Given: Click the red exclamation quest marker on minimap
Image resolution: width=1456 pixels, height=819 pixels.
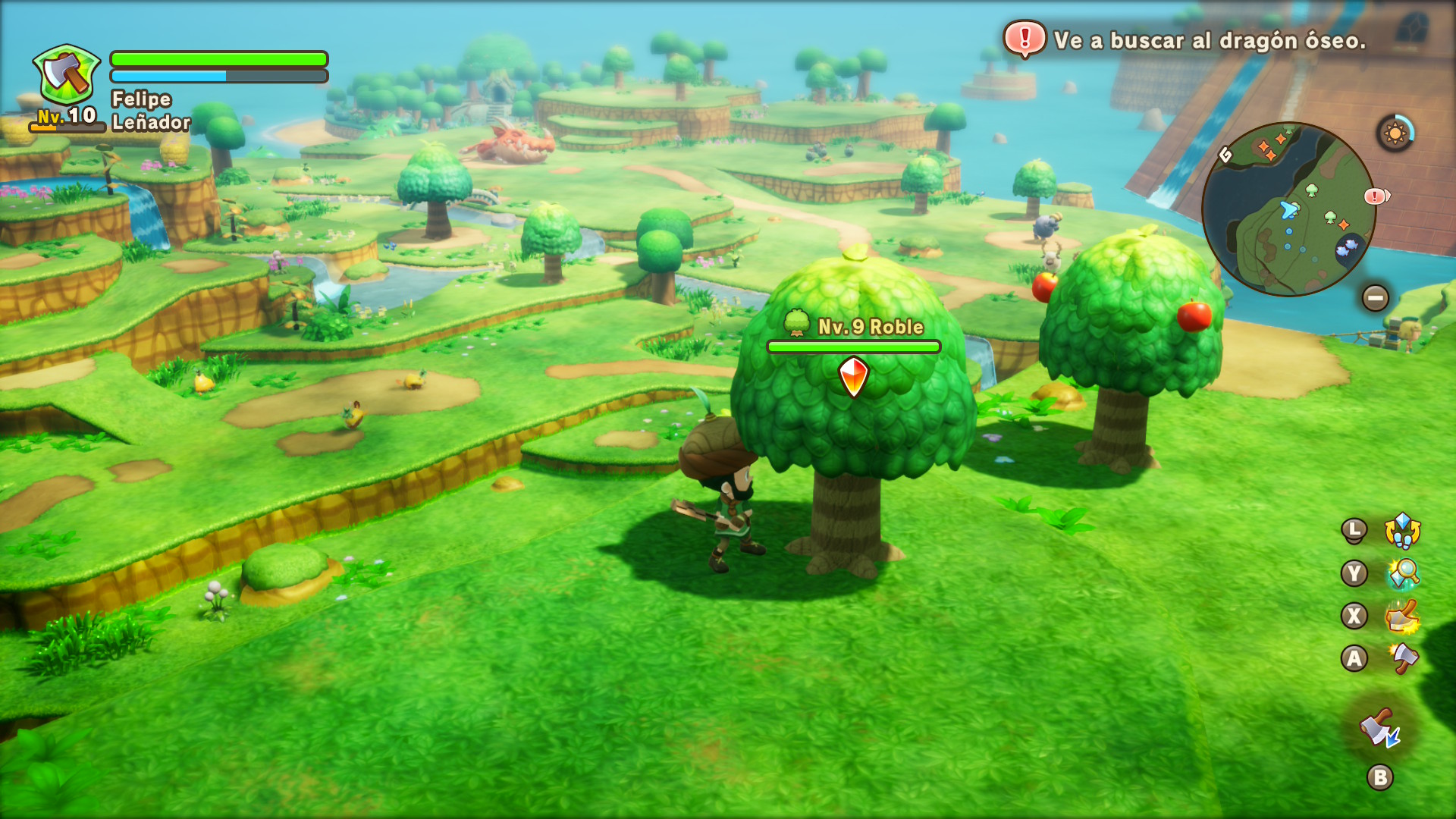Looking at the screenshot, I should point(1375,197).
